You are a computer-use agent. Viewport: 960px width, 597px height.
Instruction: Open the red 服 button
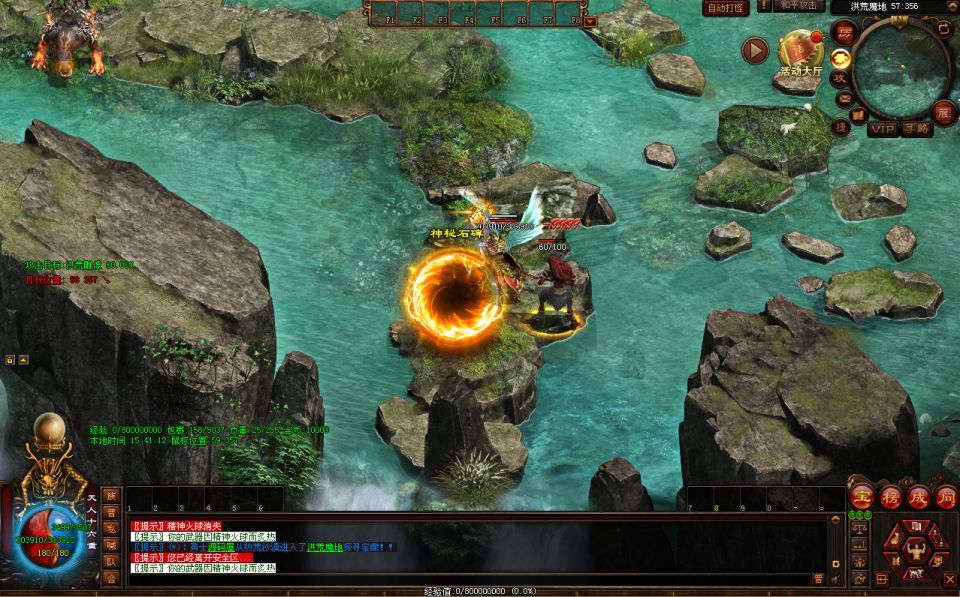click(941, 110)
